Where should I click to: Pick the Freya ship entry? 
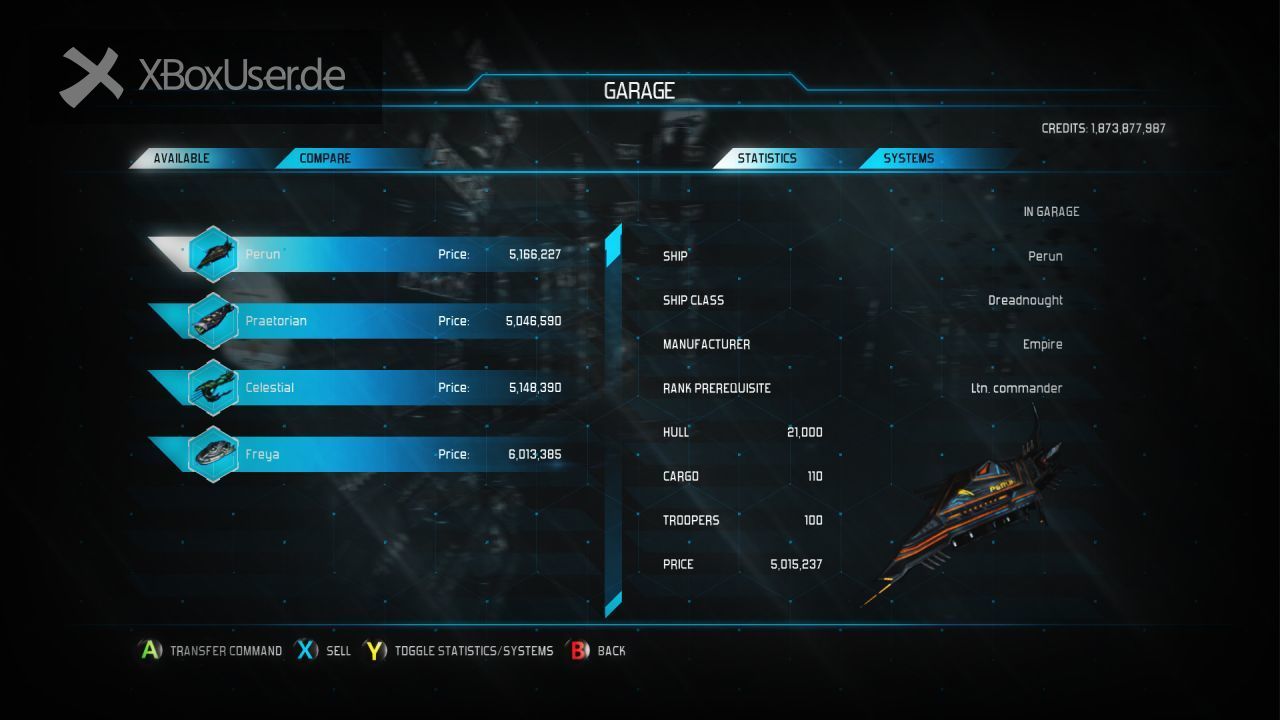click(380, 454)
